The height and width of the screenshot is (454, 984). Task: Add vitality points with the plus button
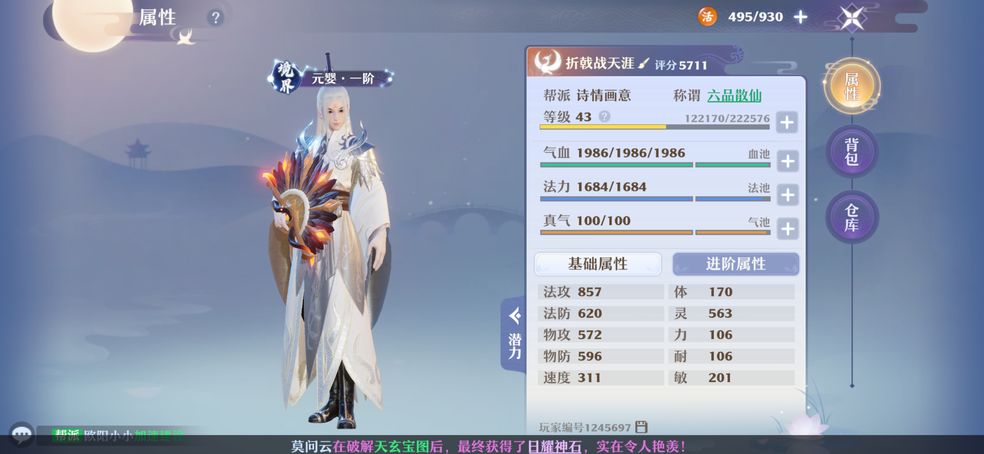(800, 17)
